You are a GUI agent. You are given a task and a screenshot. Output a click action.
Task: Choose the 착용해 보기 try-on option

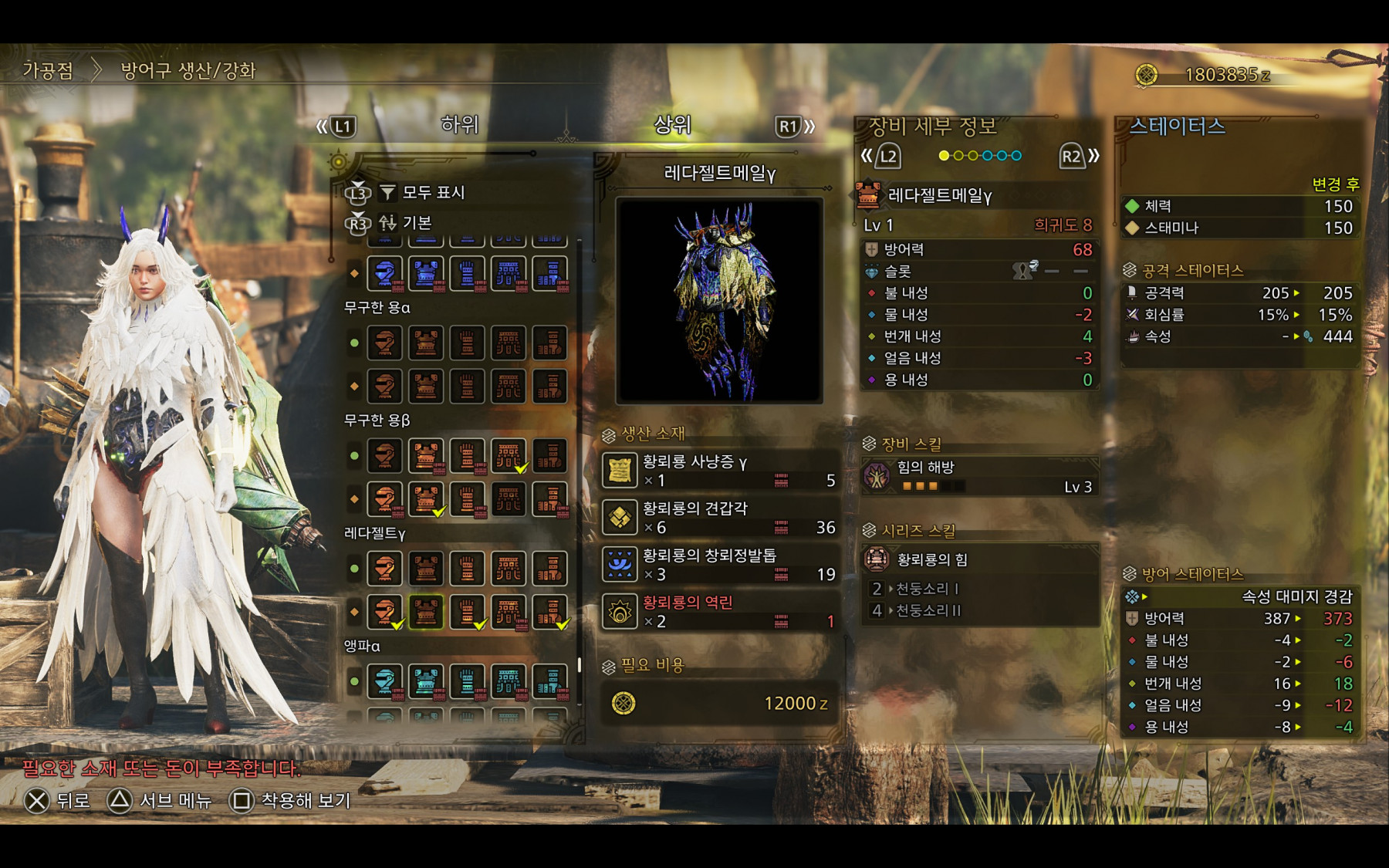click(292, 801)
